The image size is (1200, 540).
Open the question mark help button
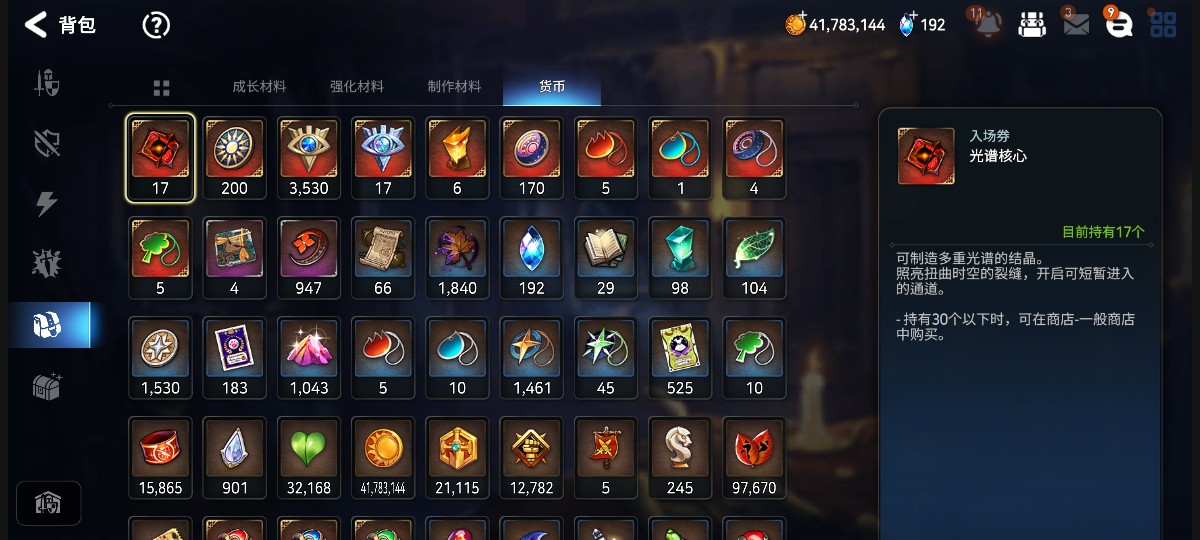click(x=156, y=25)
